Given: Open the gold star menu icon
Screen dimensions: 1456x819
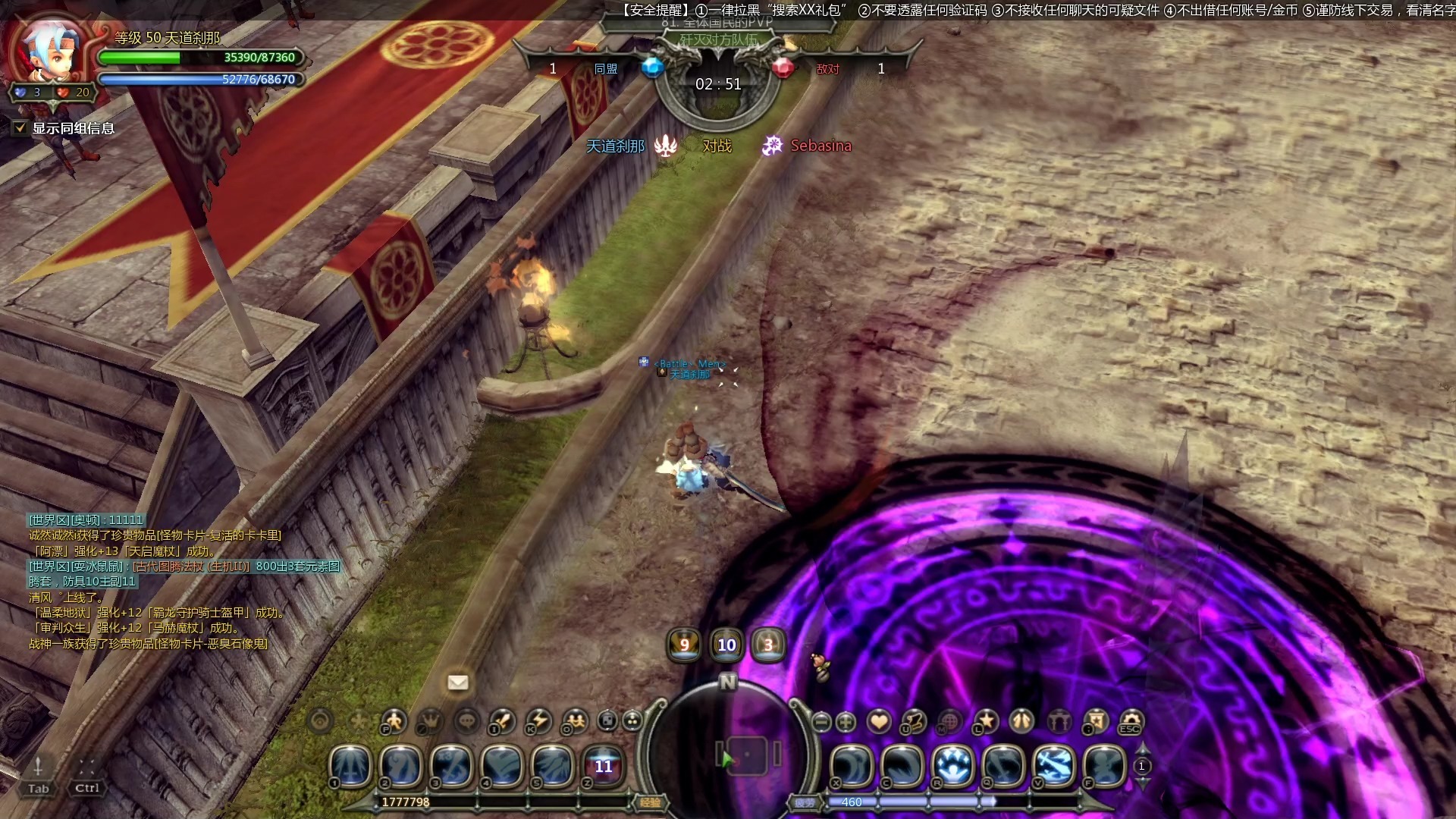Looking at the screenshot, I should 987,721.
